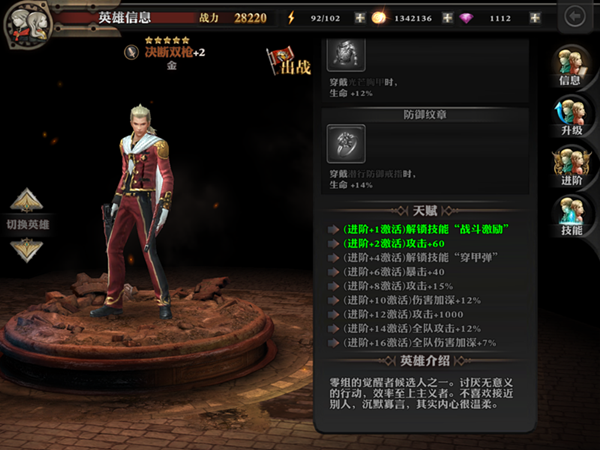Open the player avatar portrait
The image size is (600, 450).
24,24
